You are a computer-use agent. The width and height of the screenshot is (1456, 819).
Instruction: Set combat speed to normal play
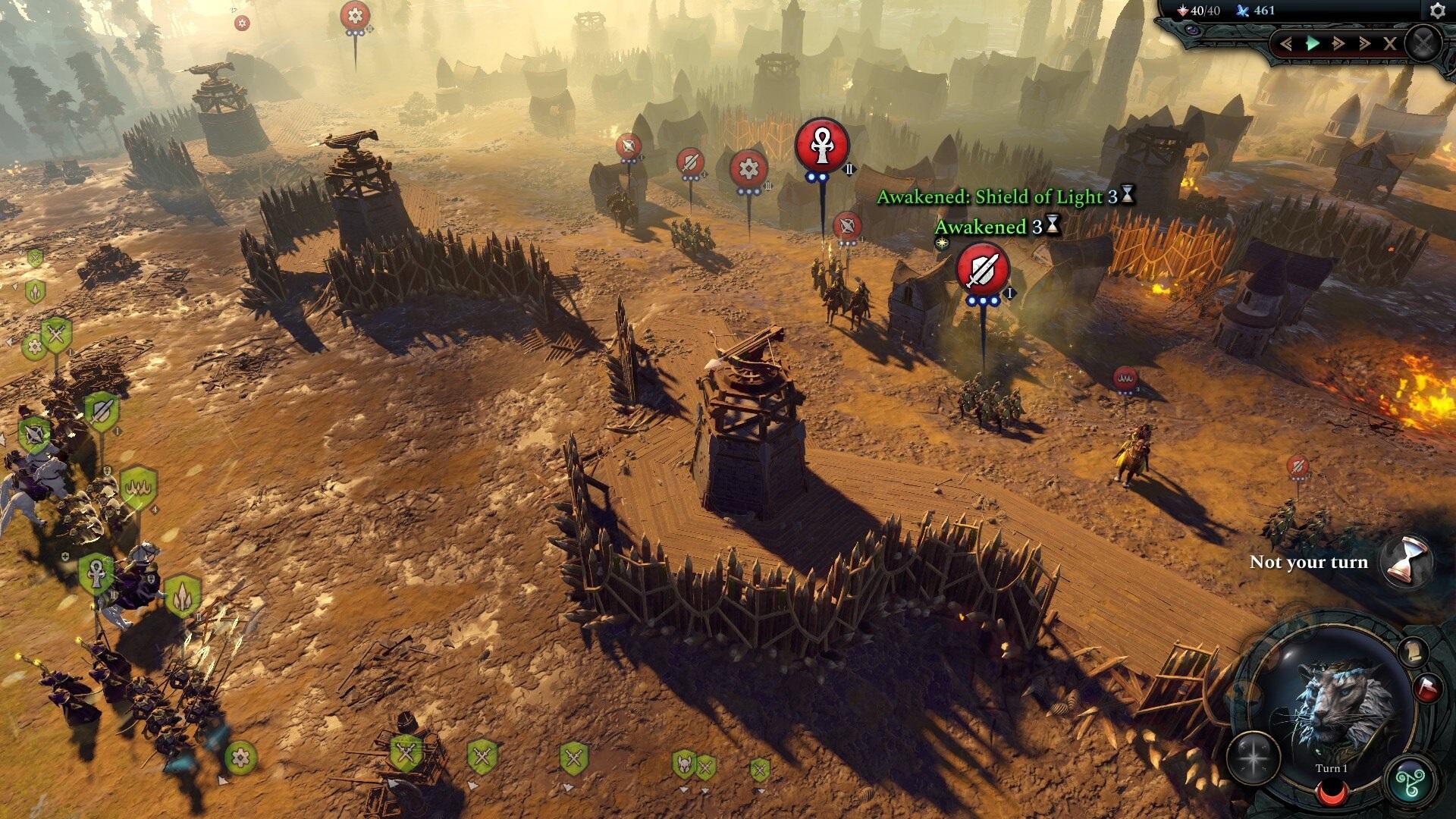click(x=1313, y=43)
